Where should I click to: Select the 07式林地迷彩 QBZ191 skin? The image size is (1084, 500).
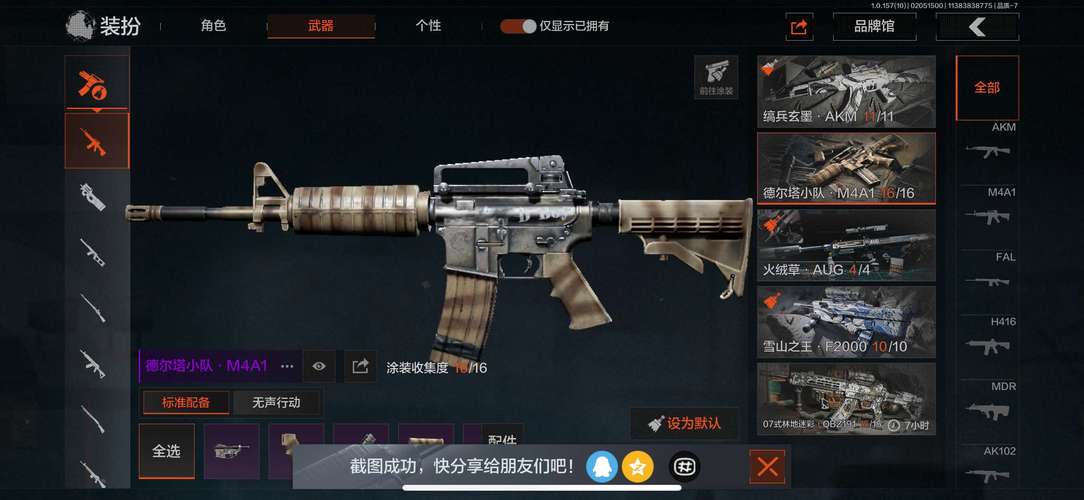coord(846,398)
